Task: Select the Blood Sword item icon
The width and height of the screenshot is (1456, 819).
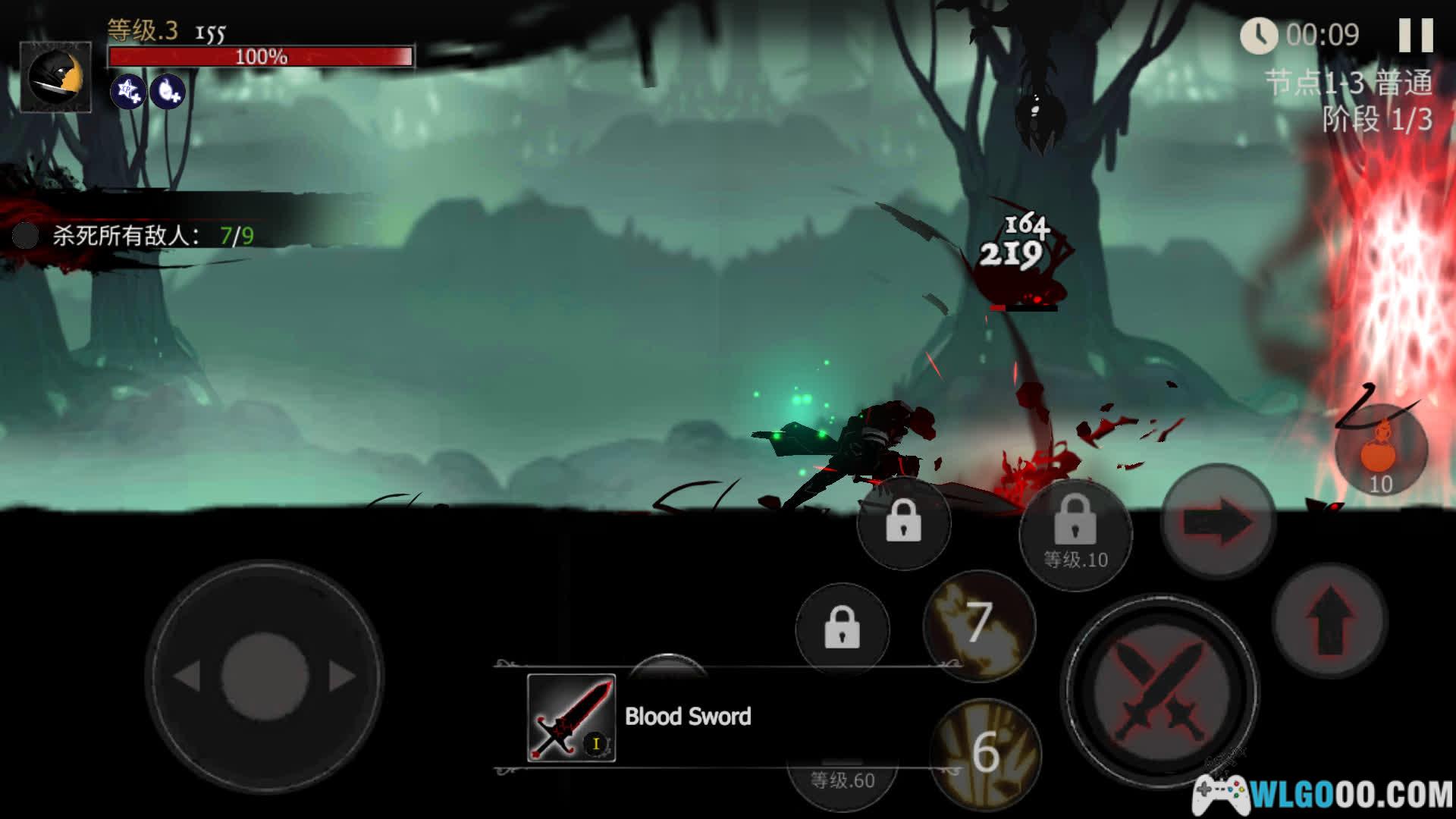Action: (571, 717)
